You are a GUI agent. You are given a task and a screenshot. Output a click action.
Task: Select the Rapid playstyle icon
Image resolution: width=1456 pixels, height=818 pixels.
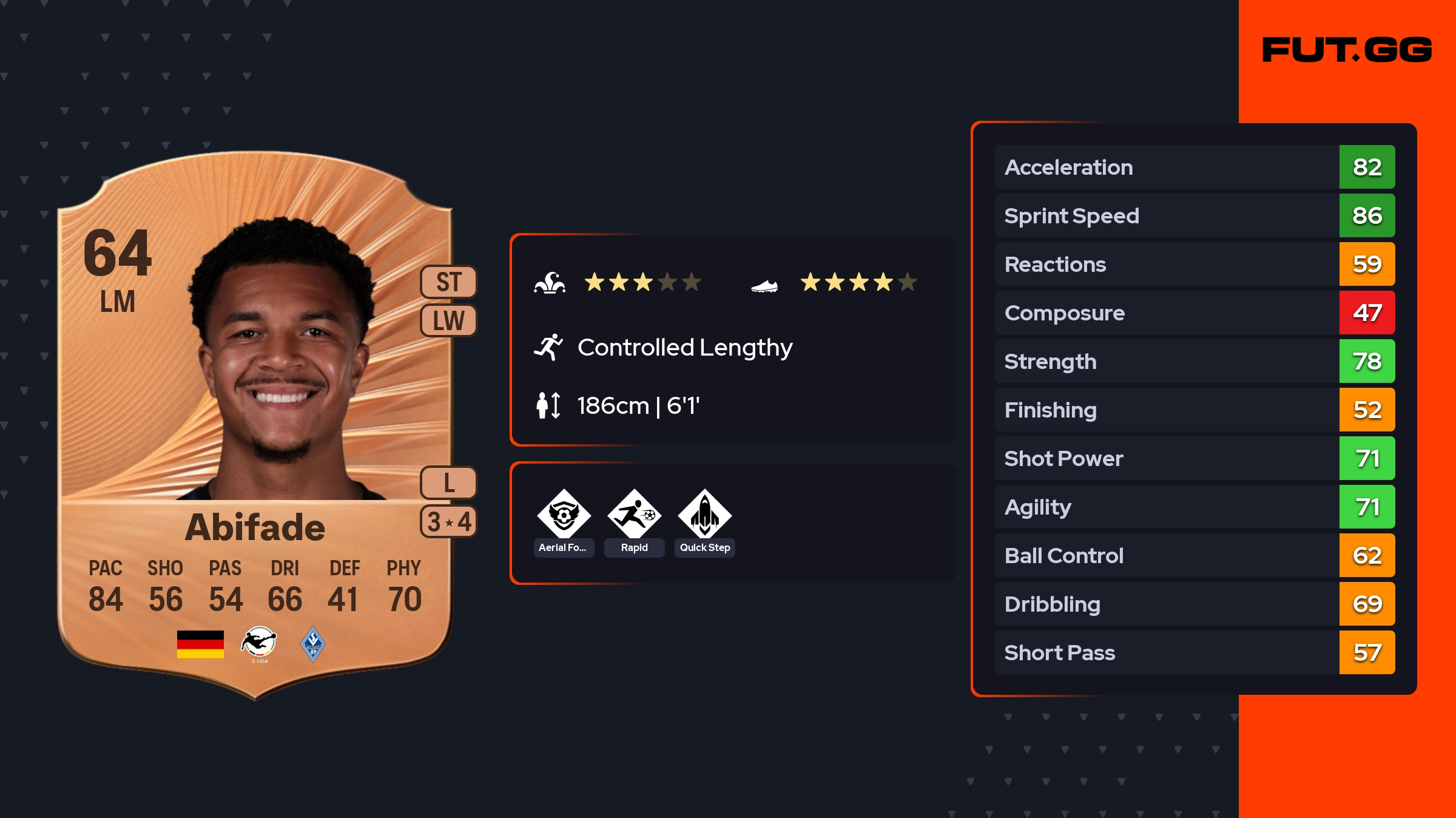[x=634, y=515]
